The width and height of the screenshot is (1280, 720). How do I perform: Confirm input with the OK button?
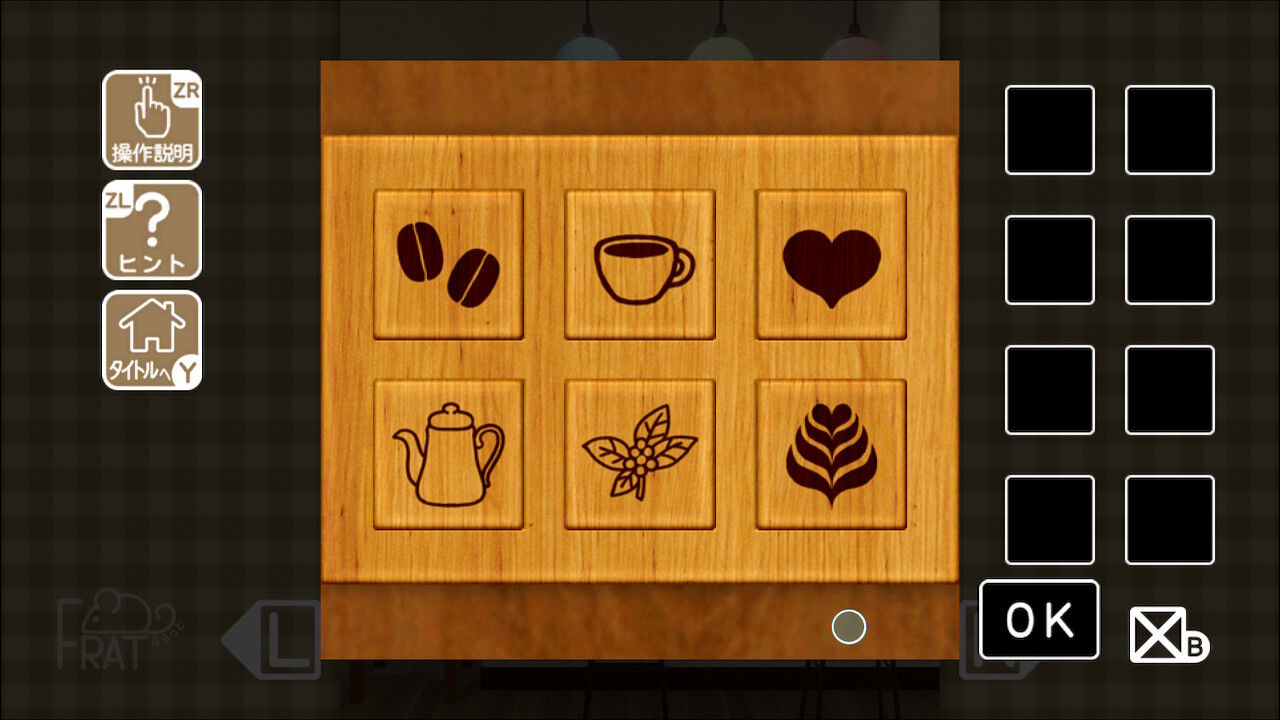(x=1040, y=621)
